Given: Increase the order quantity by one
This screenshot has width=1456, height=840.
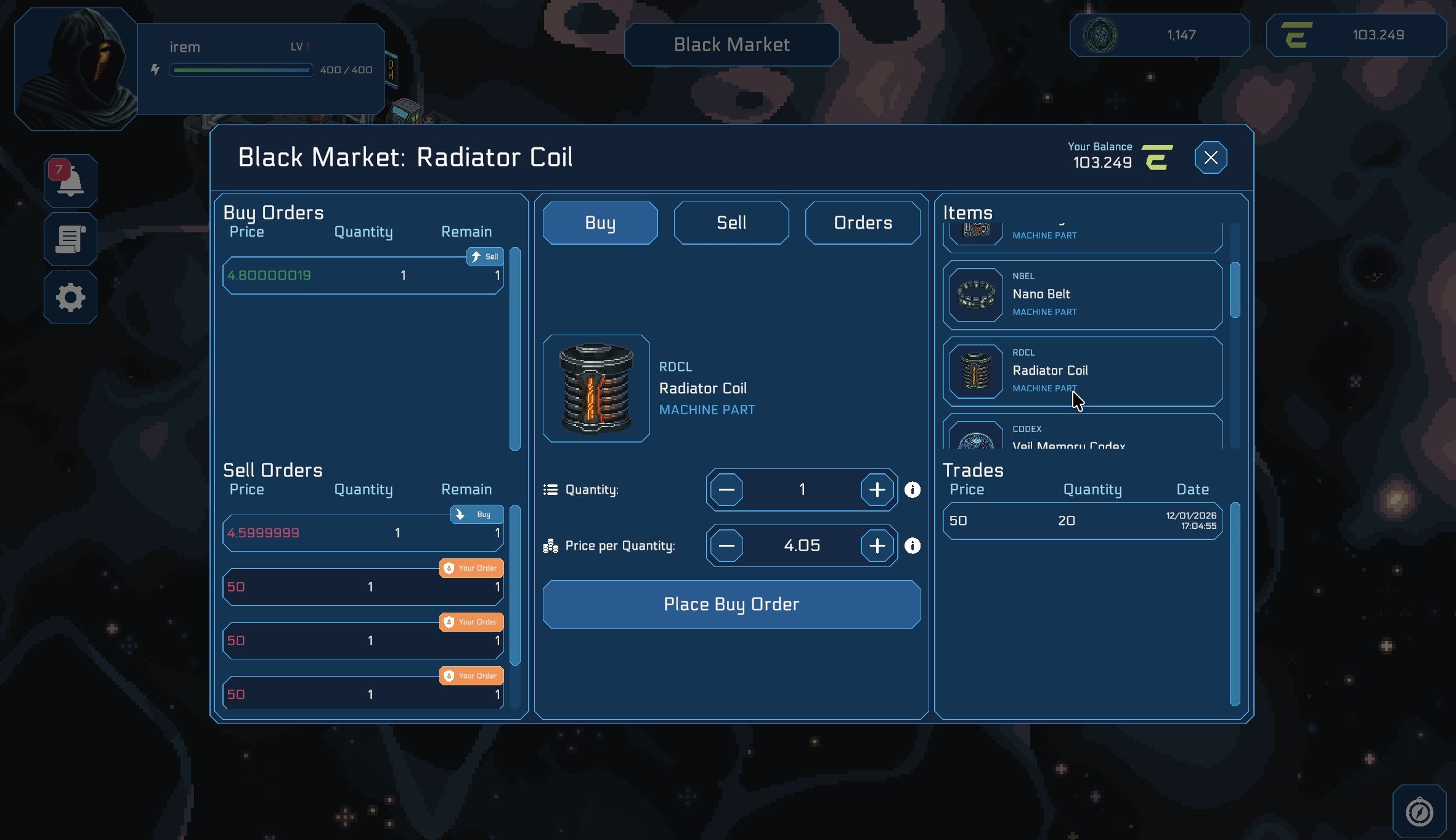Looking at the screenshot, I should (877, 490).
